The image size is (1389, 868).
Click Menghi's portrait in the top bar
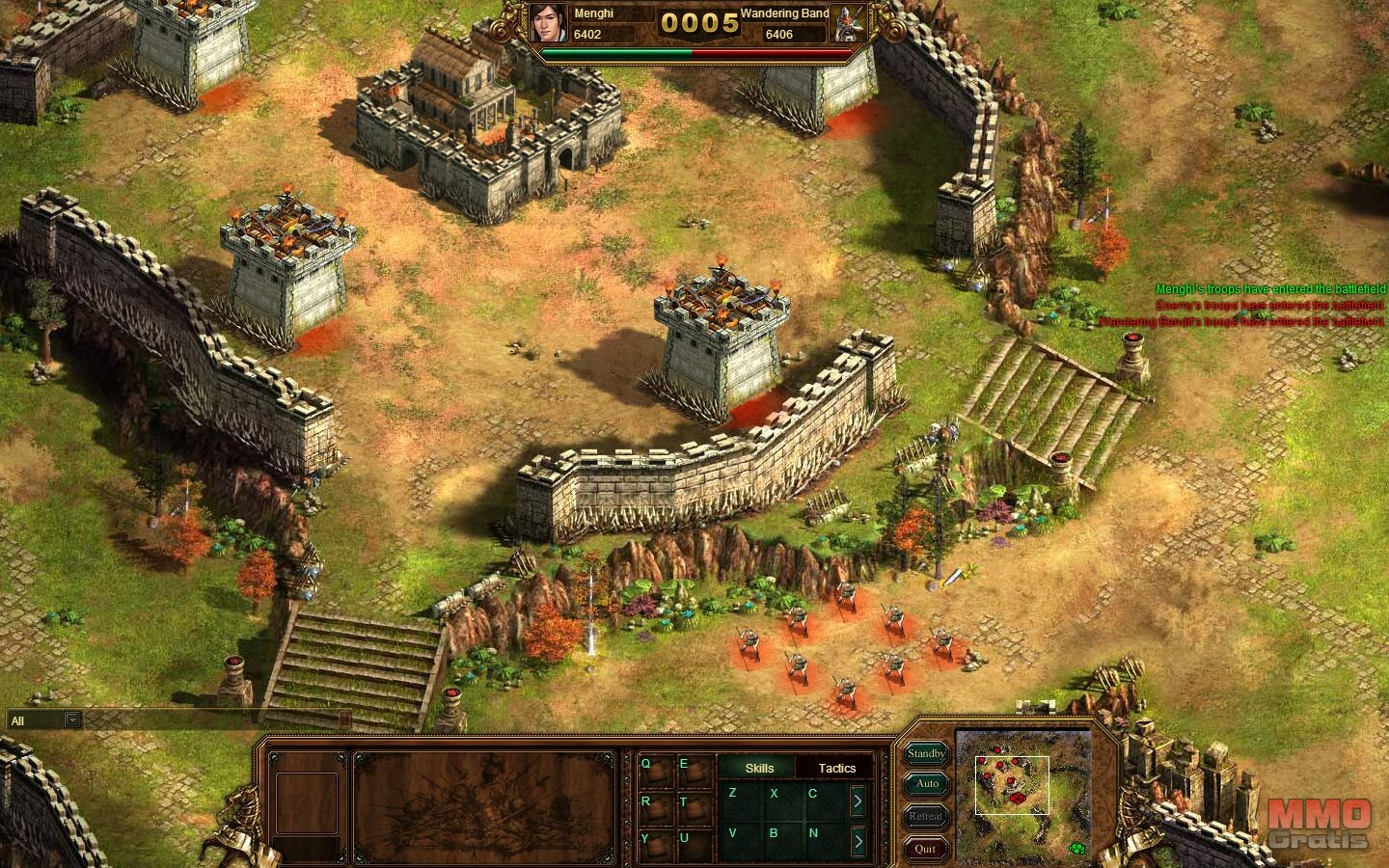pos(549,24)
